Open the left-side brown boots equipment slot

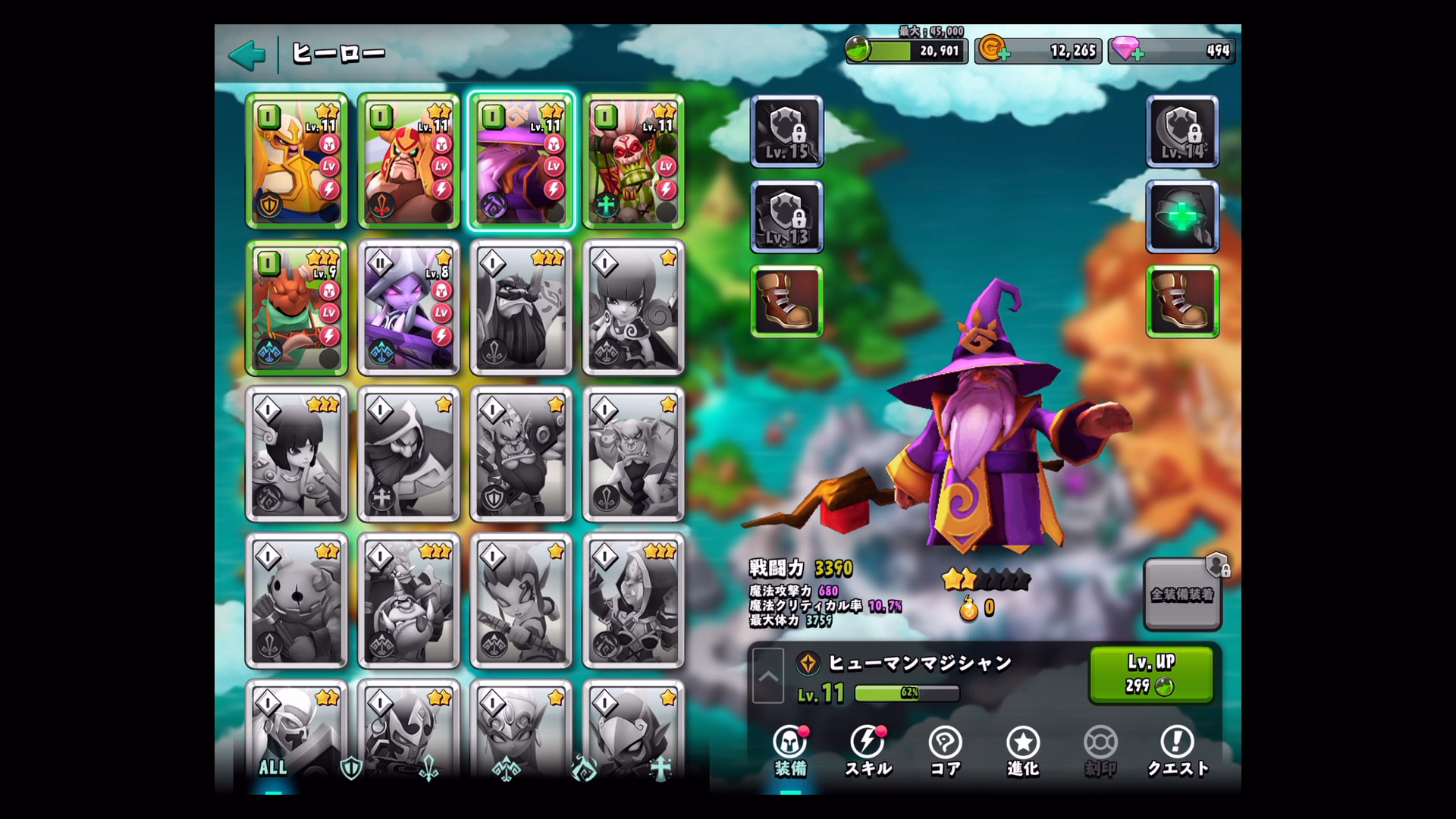786,301
